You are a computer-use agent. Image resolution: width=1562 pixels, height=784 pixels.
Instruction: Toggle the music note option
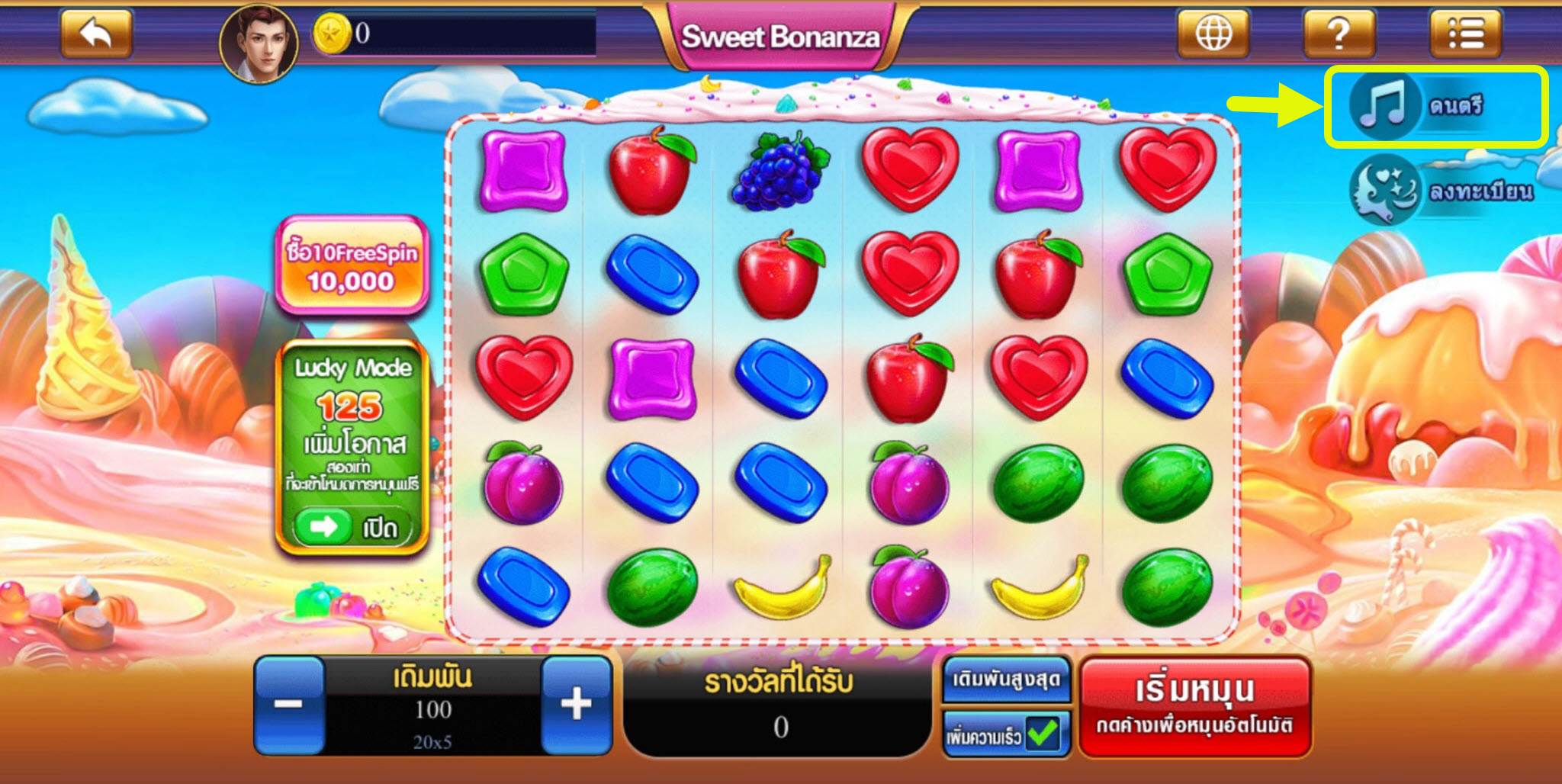[1383, 106]
